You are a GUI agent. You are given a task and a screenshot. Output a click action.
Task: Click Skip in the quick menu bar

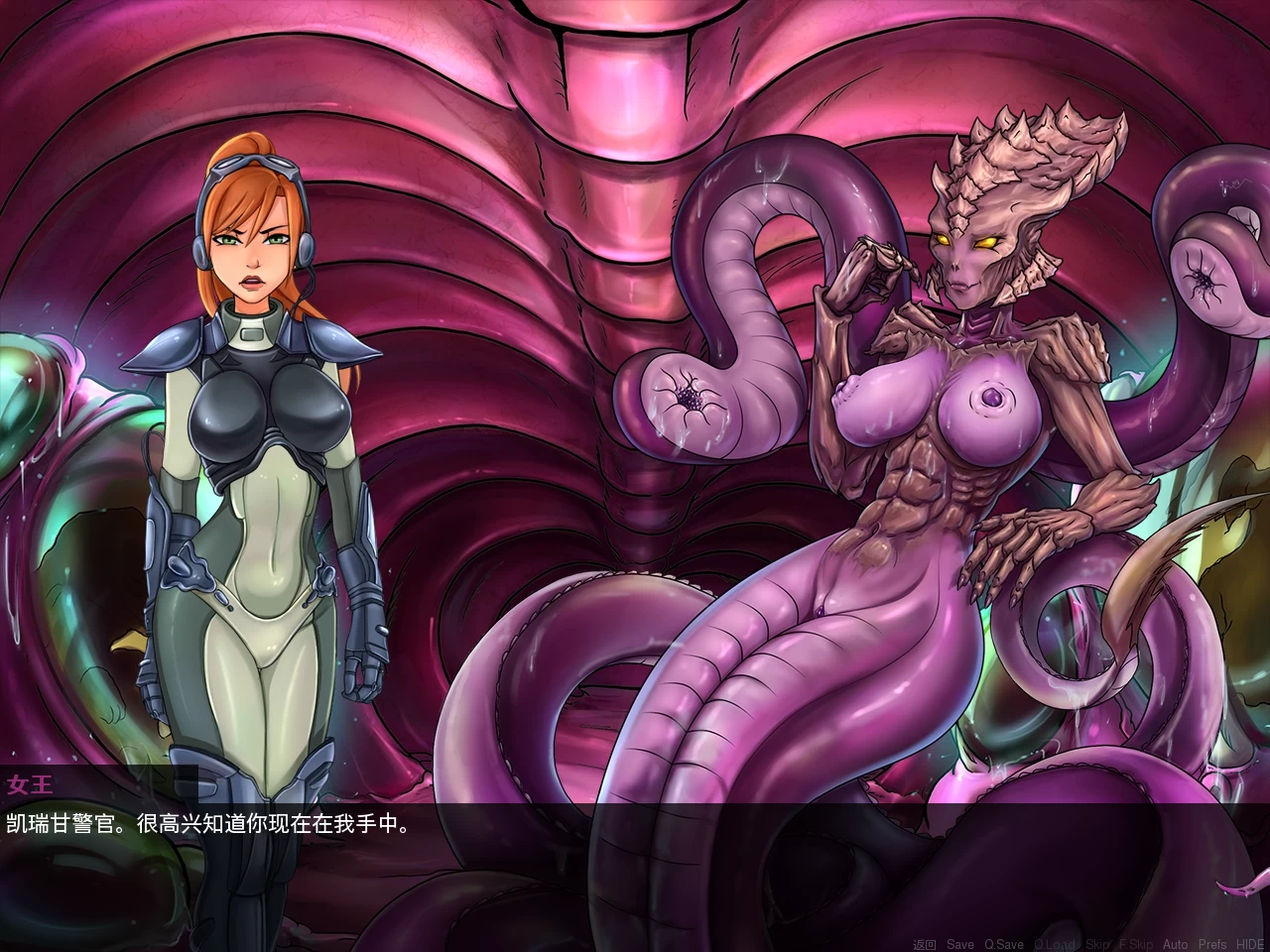[1096, 944]
